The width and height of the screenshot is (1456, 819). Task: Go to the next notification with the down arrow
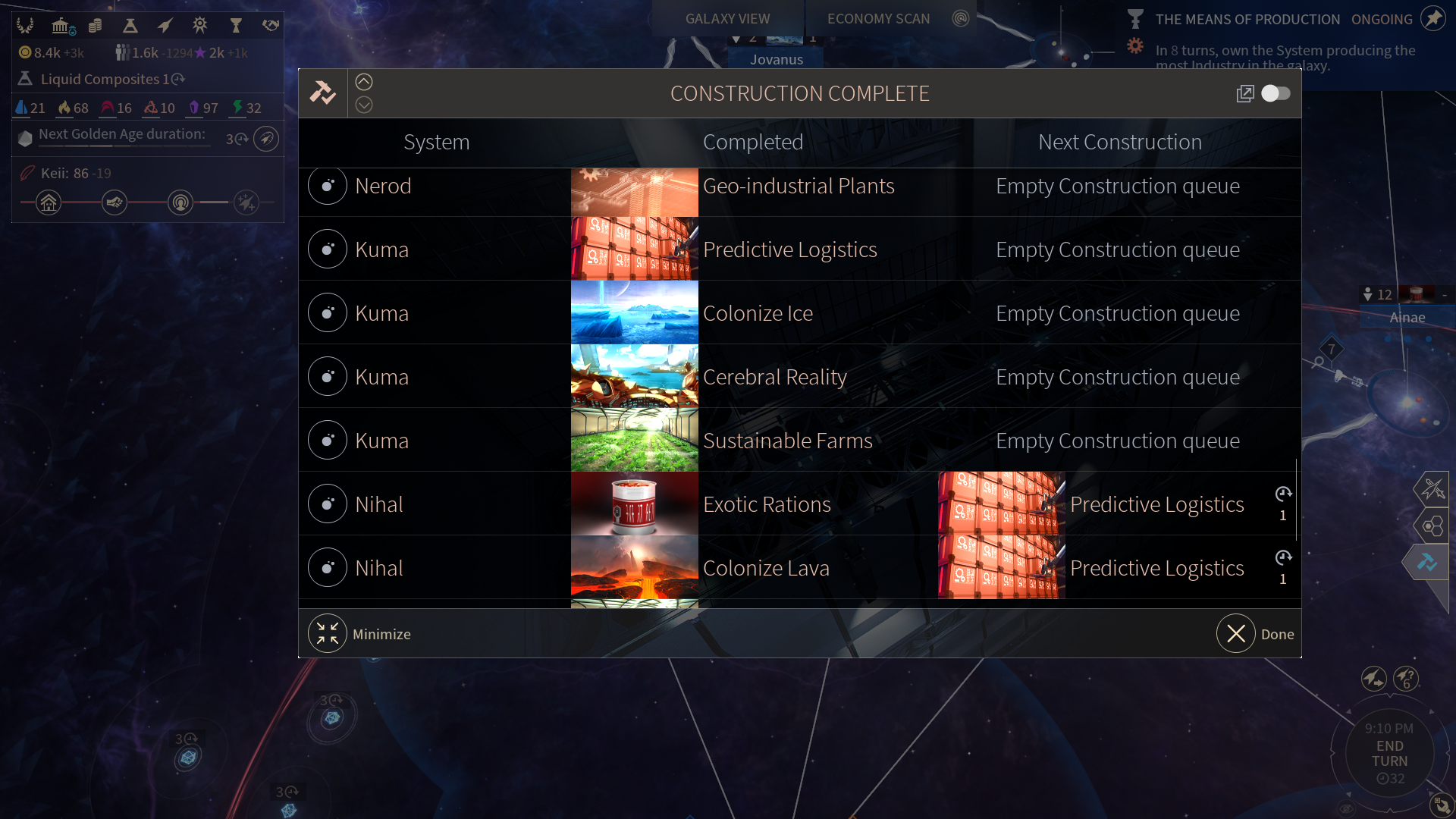tap(364, 105)
